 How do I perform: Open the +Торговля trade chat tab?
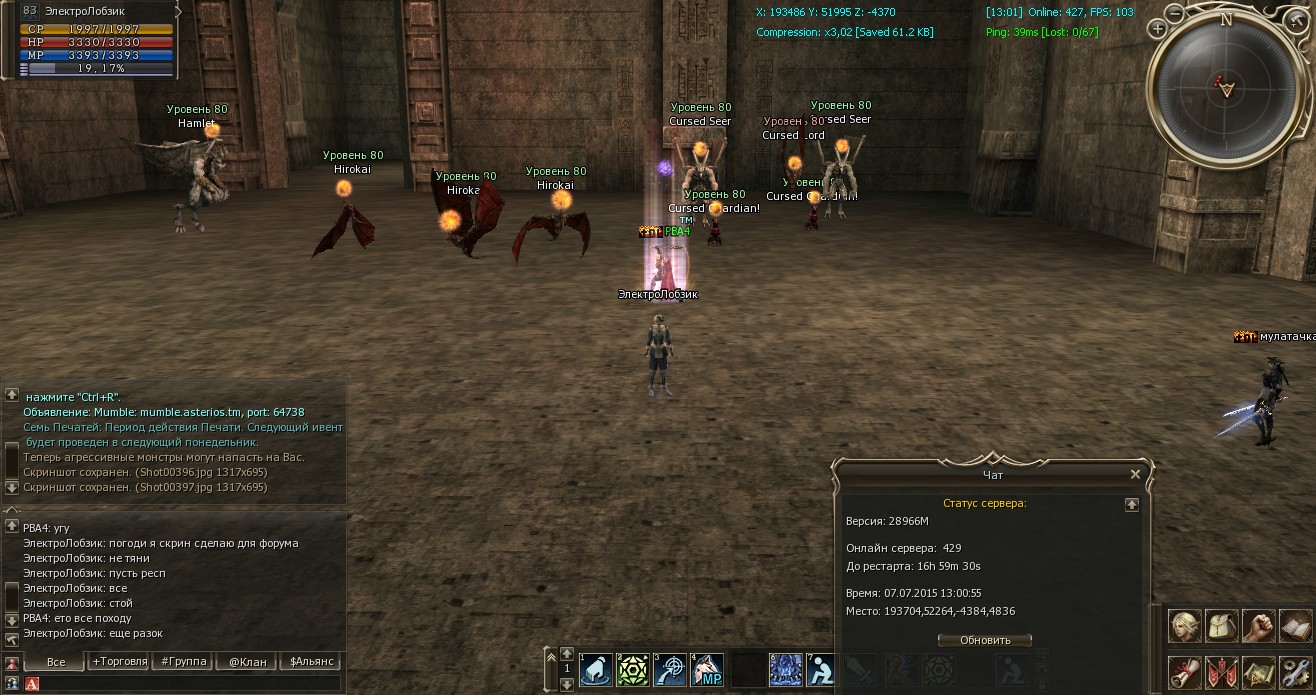click(x=119, y=662)
